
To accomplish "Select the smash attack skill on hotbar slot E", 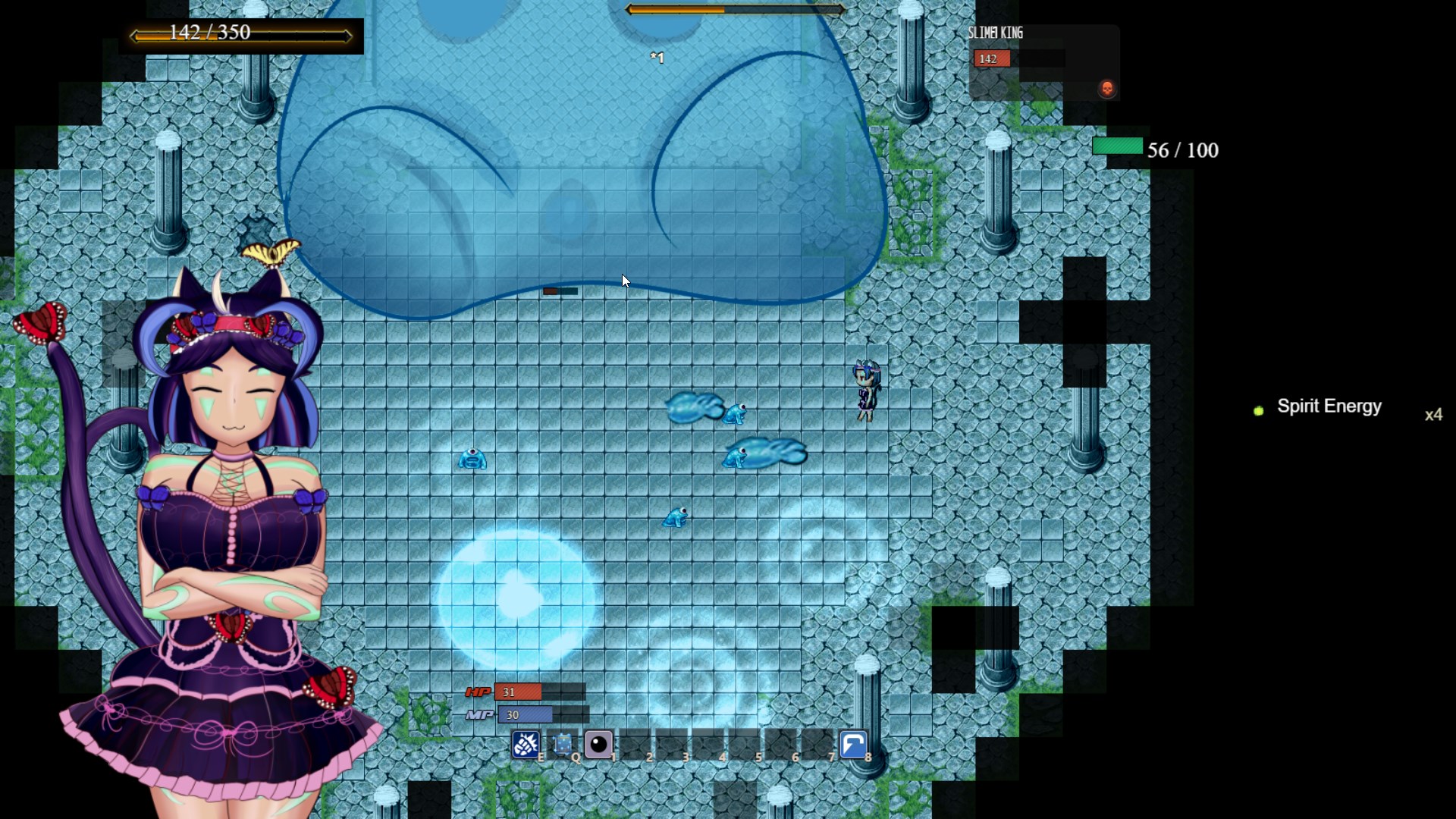I will click(527, 745).
